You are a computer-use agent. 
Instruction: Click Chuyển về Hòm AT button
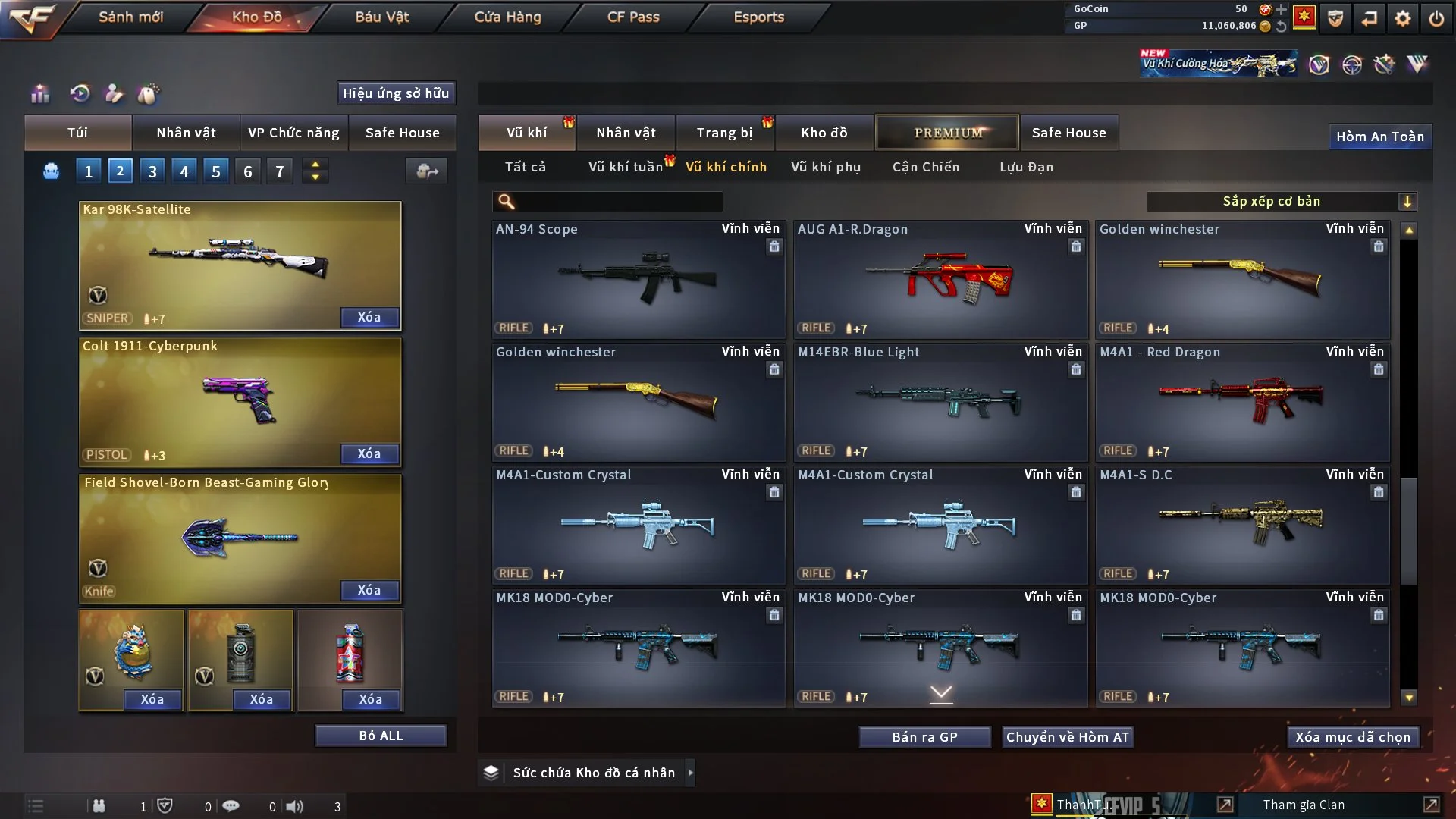click(1068, 737)
